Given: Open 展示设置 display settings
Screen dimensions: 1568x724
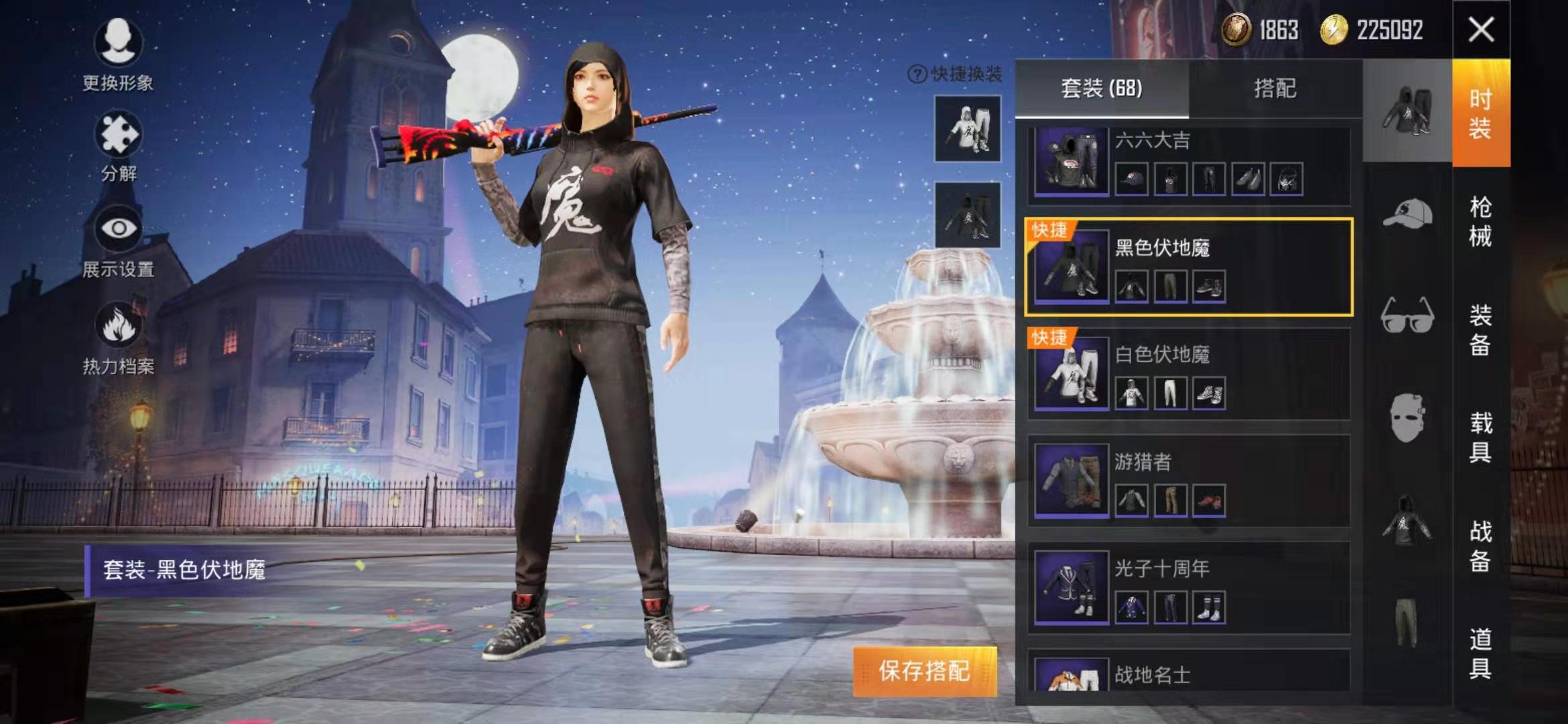Looking at the screenshot, I should point(119,241).
